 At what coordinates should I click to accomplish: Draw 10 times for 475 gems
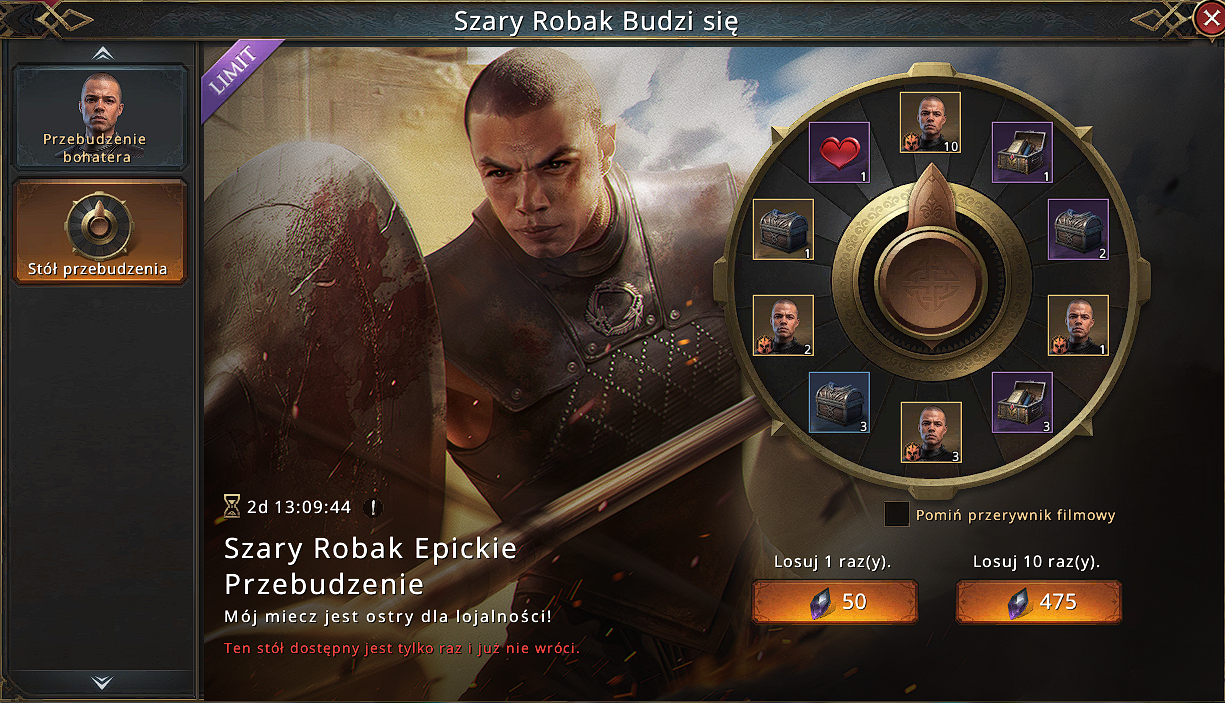click(1038, 601)
